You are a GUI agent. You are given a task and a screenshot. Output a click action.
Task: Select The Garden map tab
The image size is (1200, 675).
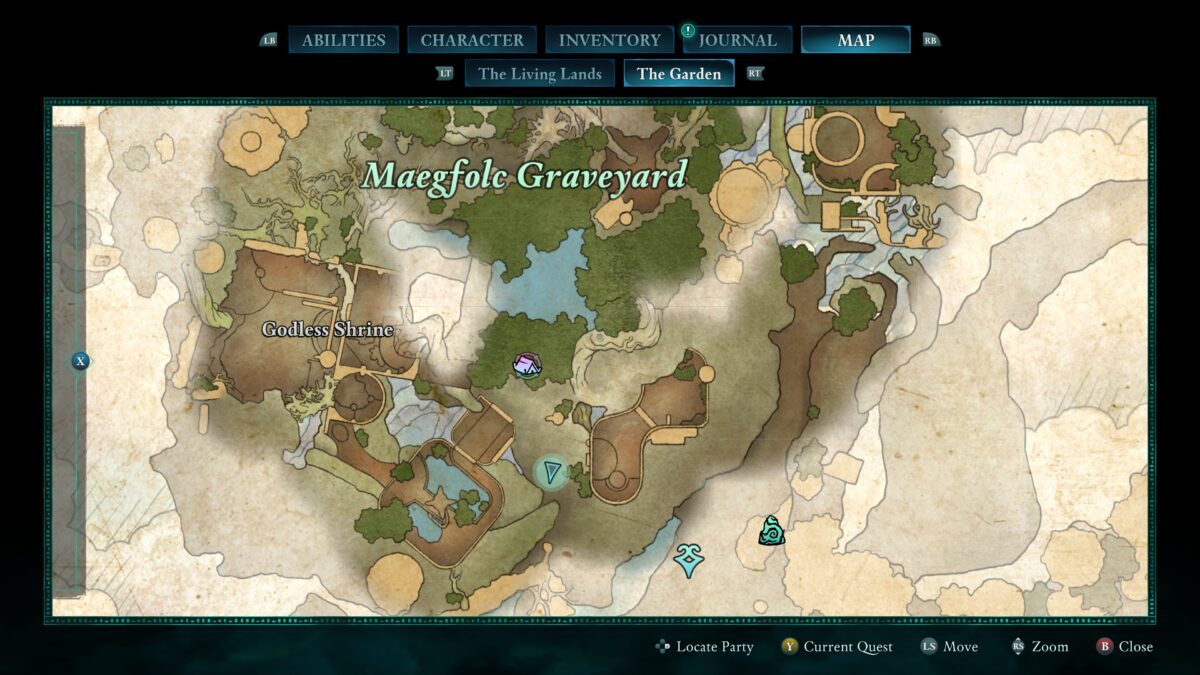(x=679, y=73)
